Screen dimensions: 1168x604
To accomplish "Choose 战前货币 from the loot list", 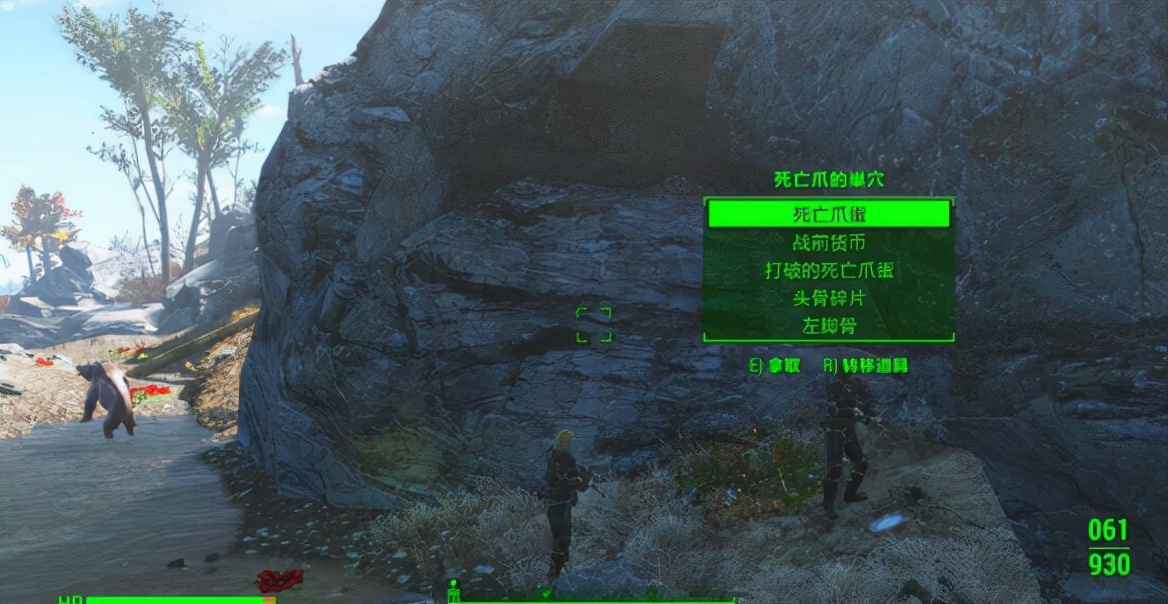I will pos(828,242).
